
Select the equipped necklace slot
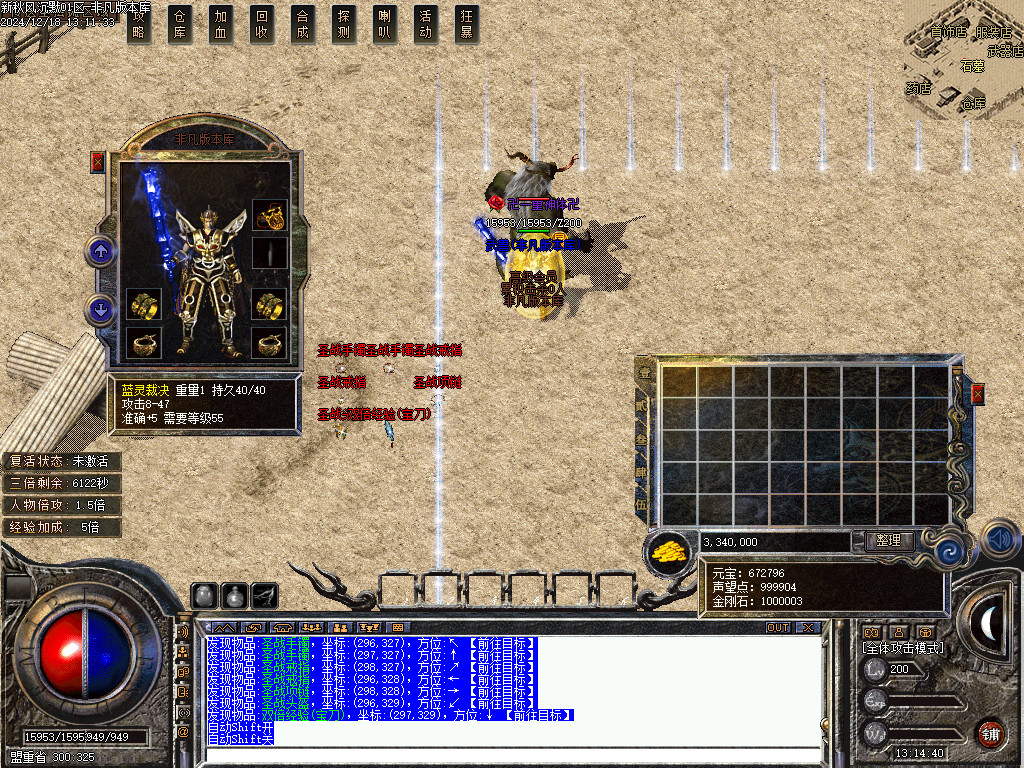tap(270, 213)
